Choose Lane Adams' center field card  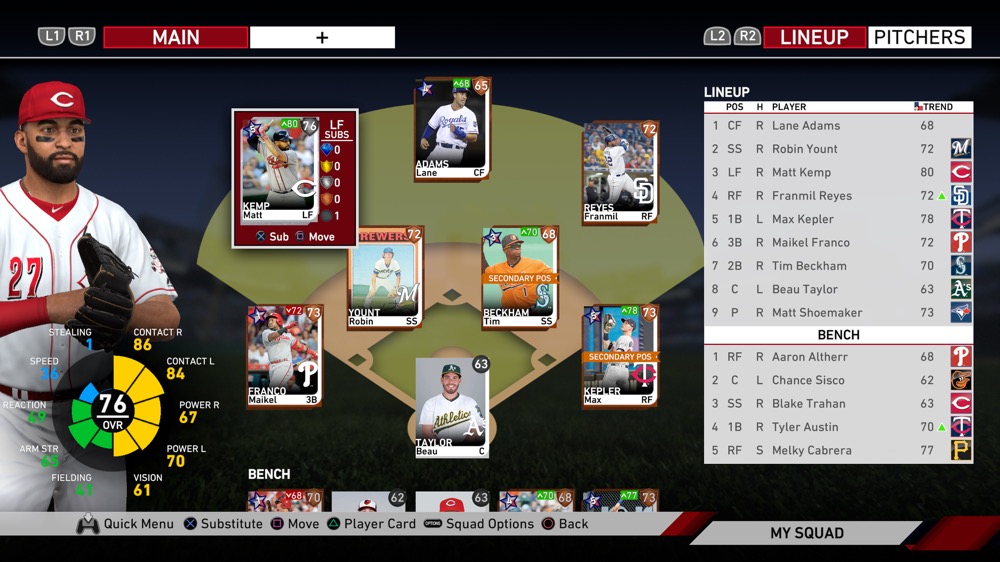pos(451,128)
